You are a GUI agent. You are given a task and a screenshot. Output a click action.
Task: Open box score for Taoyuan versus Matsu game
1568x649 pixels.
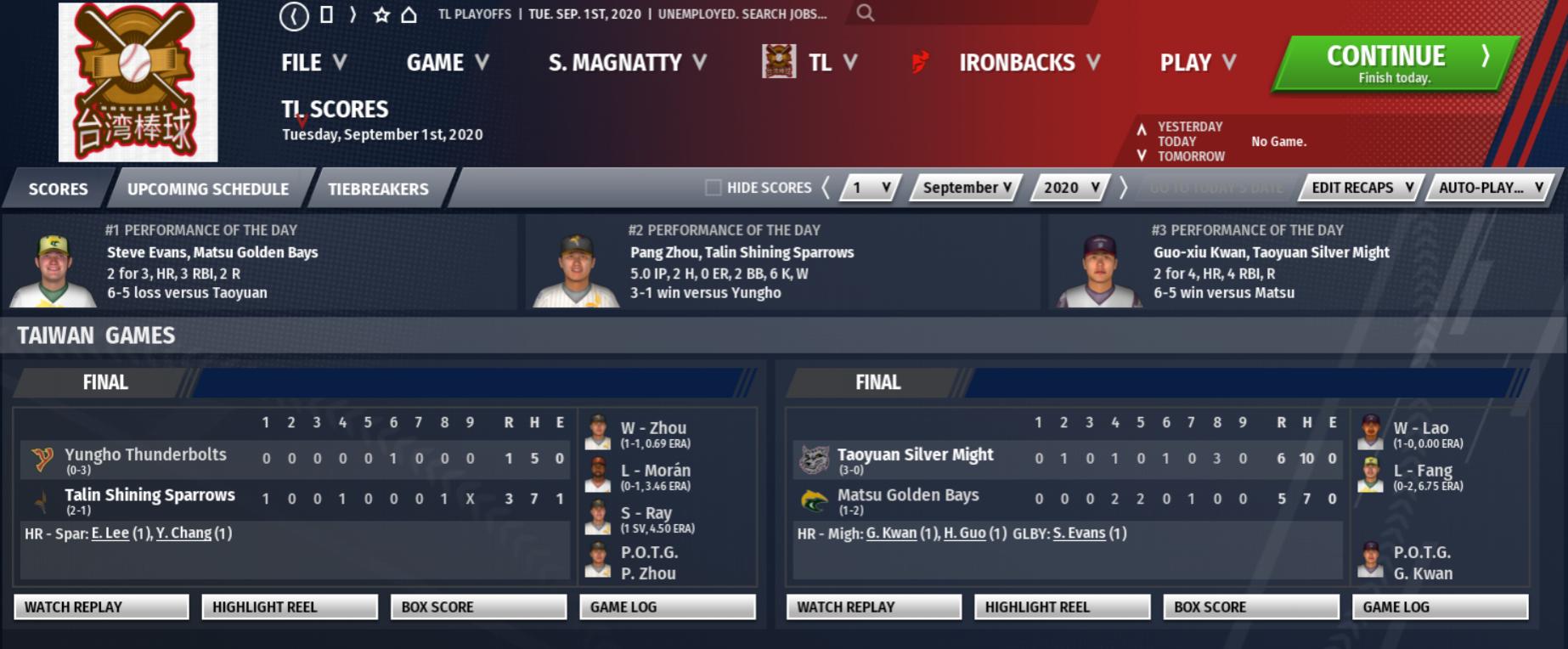[1250, 607]
